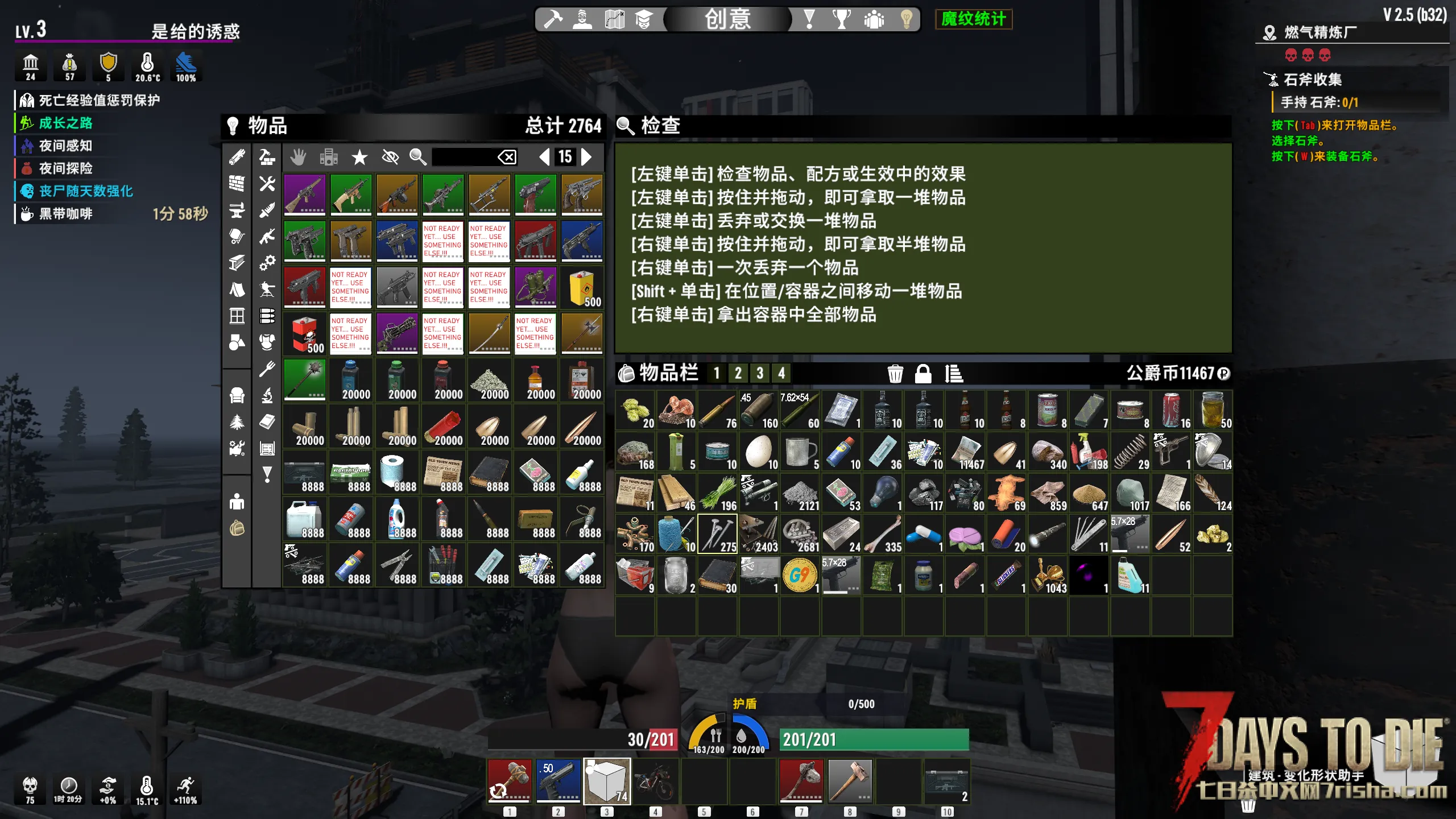Switch to inventory page 2

738,373
